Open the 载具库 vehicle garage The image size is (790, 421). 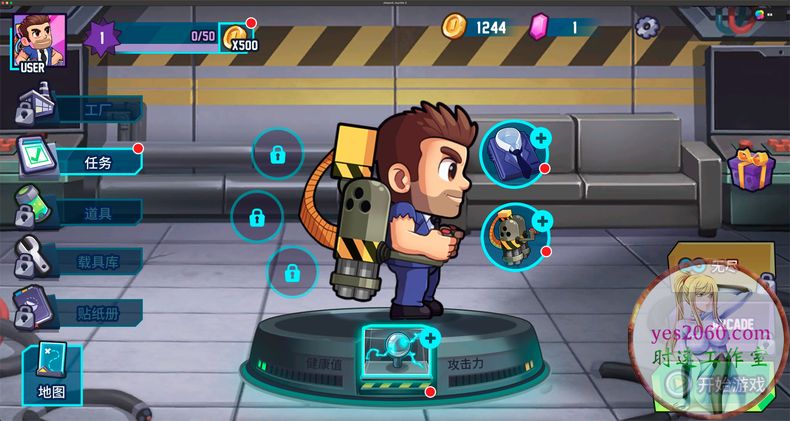tap(83, 262)
